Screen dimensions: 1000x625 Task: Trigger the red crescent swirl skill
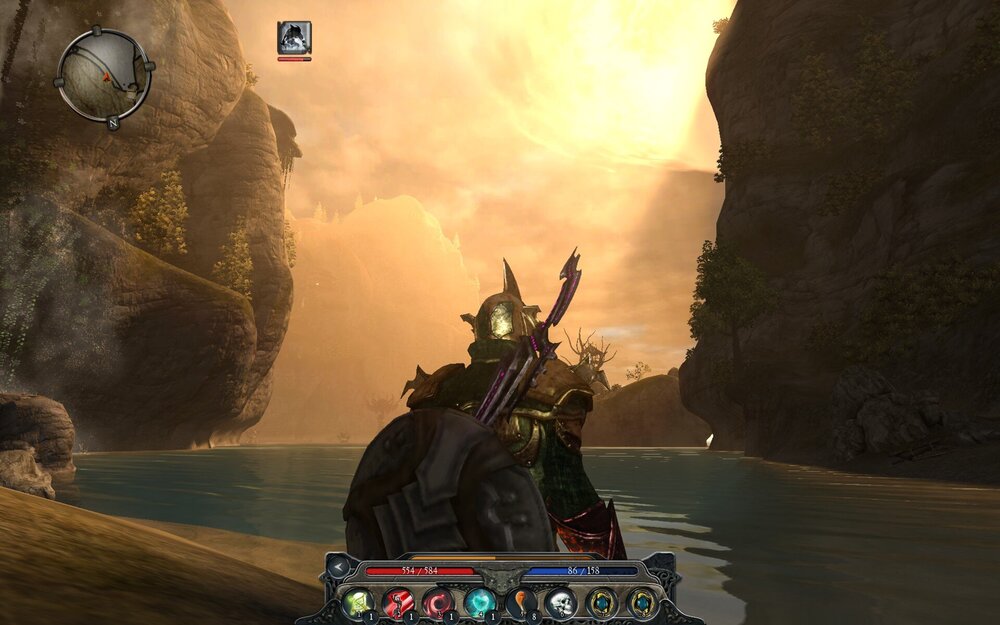click(x=438, y=602)
